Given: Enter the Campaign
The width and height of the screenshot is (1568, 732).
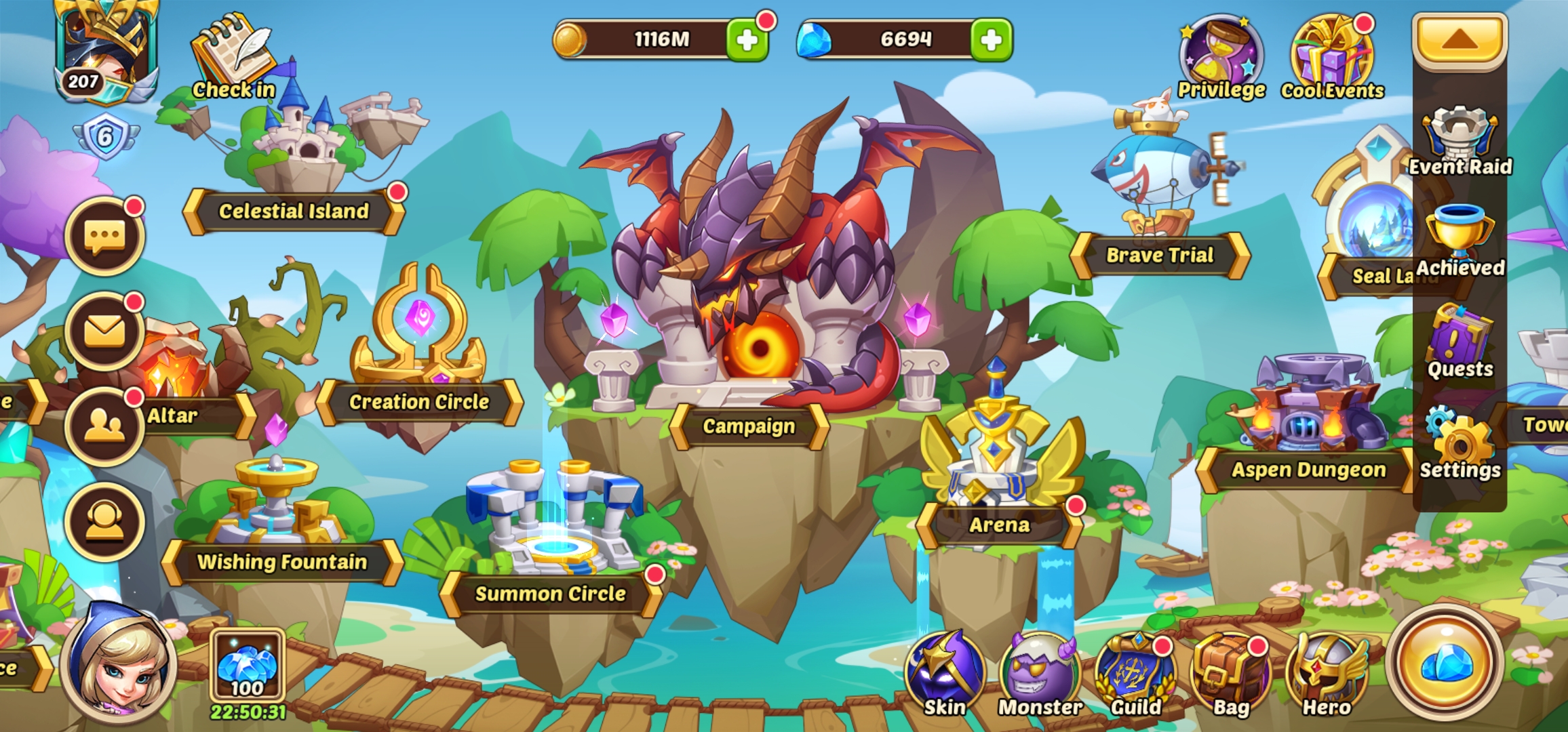Looking at the screenshot, I should click(x=749, y=426).
